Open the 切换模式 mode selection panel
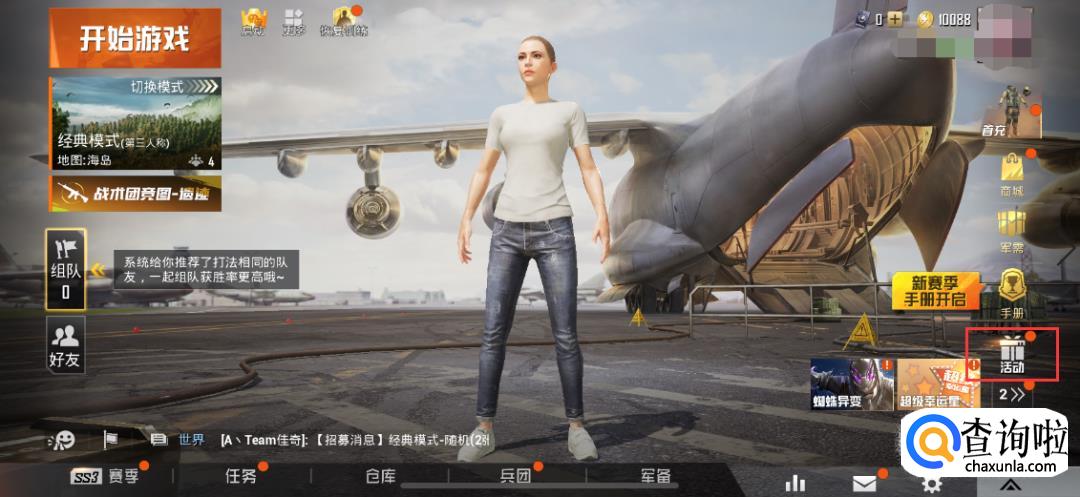1080x497 pixels. click(x=135, y=123)
